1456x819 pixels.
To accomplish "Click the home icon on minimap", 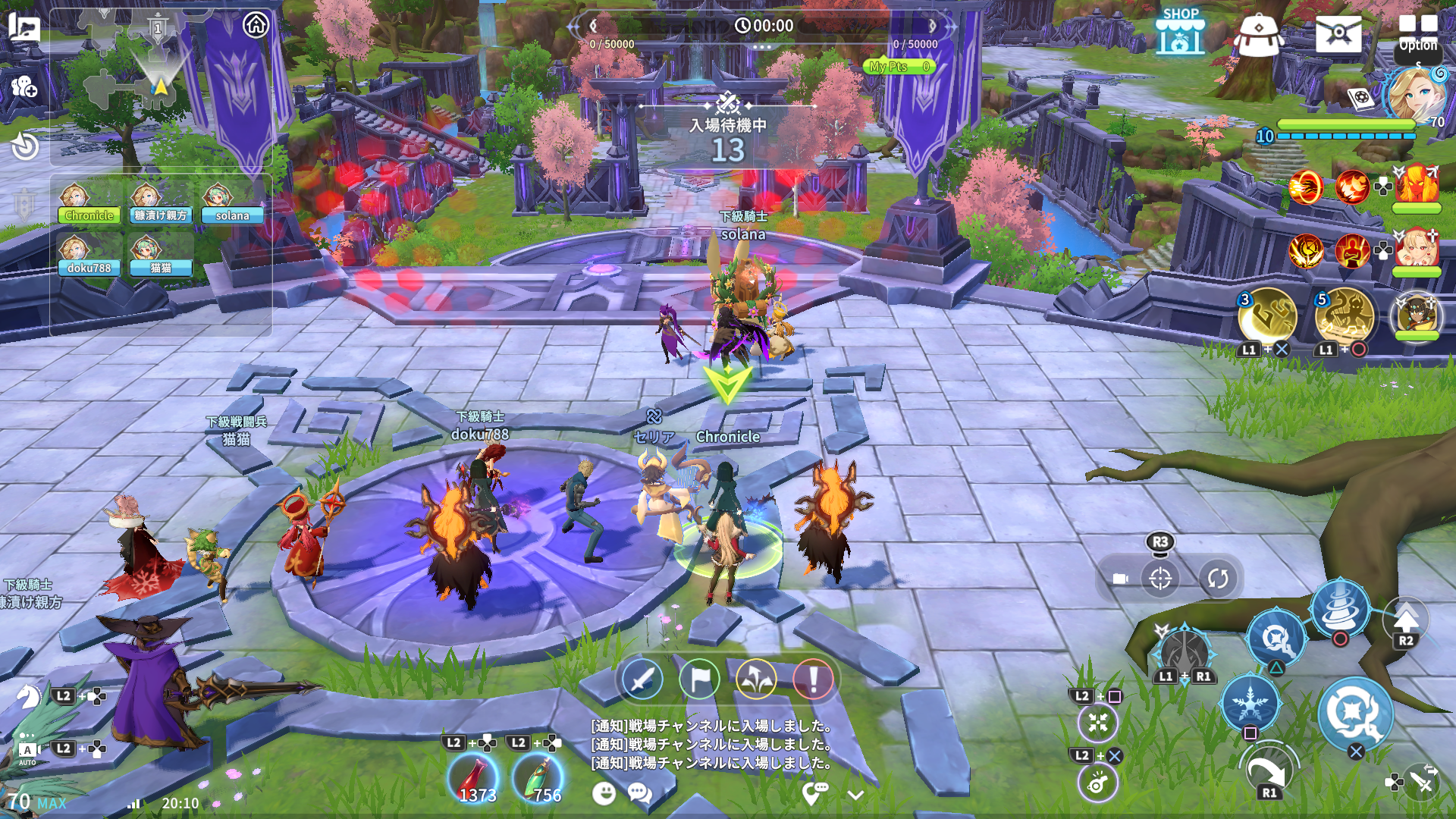I will [x=256, y=25].
